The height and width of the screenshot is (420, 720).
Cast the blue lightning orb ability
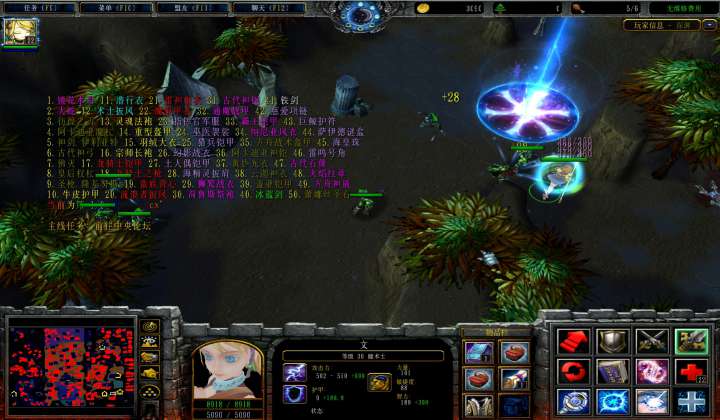[x=612, y=402]
